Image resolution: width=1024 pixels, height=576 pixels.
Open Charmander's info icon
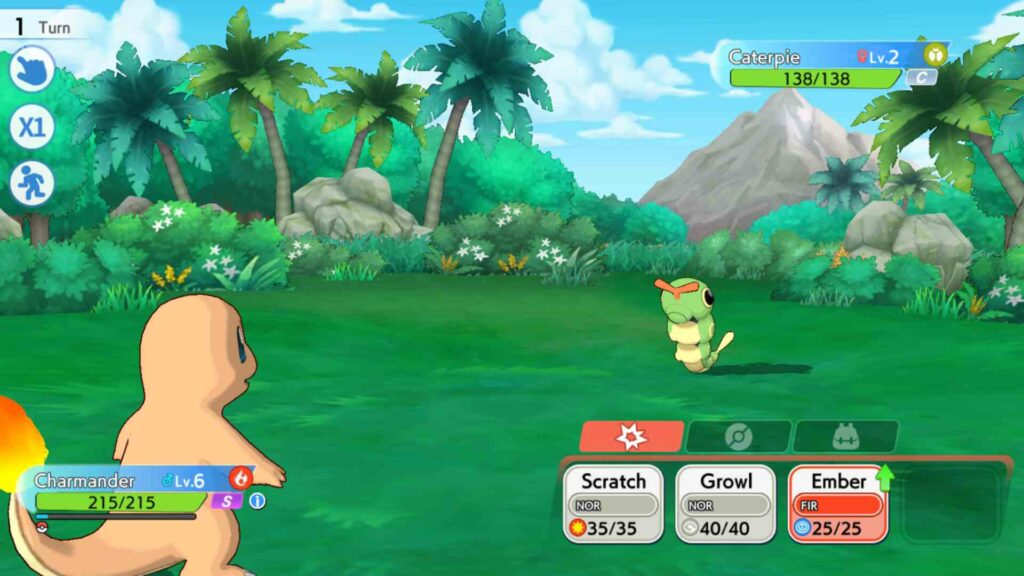tap(258, 501)
